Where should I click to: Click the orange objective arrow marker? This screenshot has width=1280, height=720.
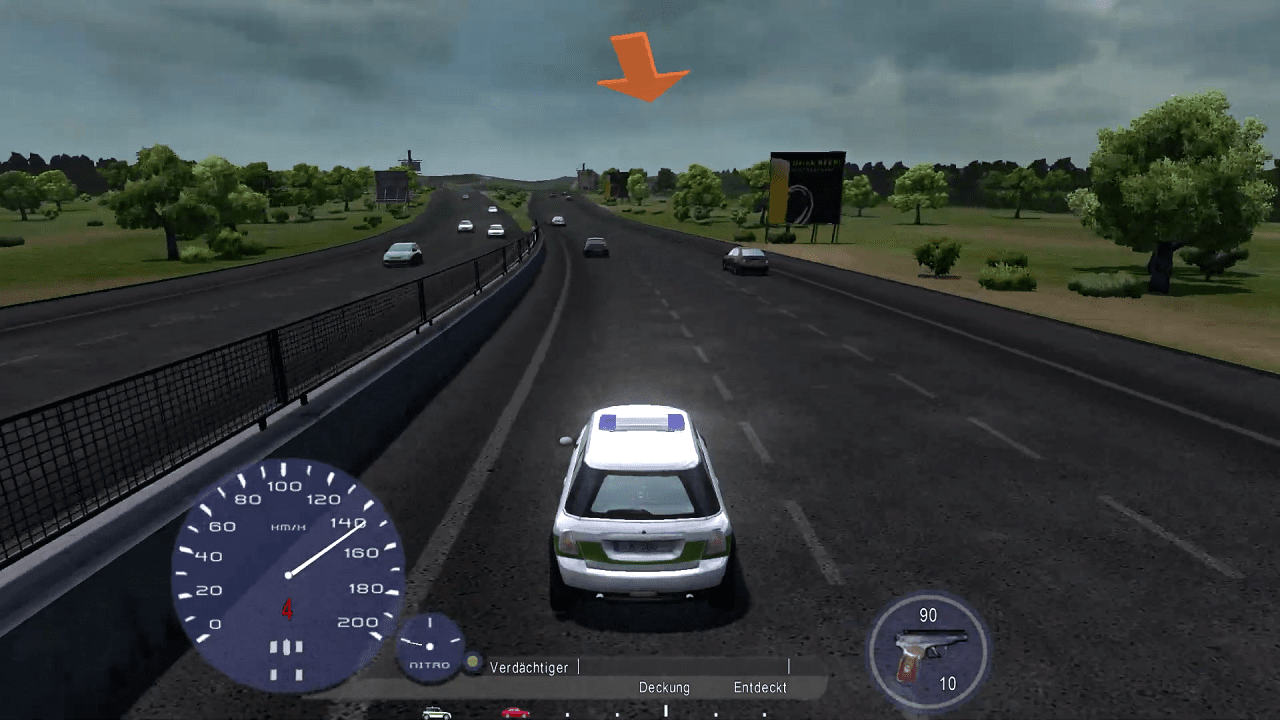(x=643, y=67)
